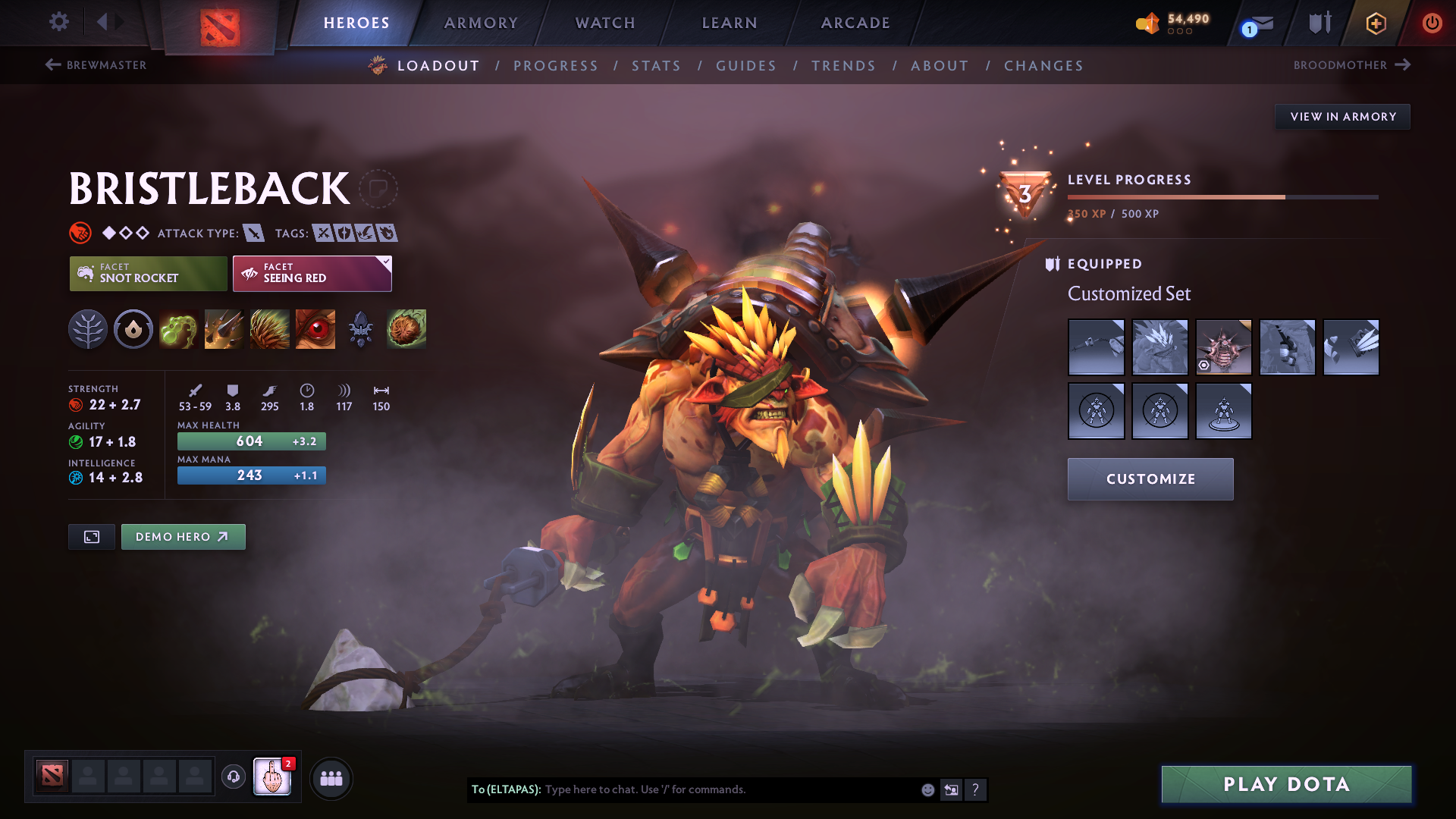Select the equipped armor thumbnail with gold corner
Image resolution: width=1456 pixels, height=819 pixels.
coord(1224,347)
